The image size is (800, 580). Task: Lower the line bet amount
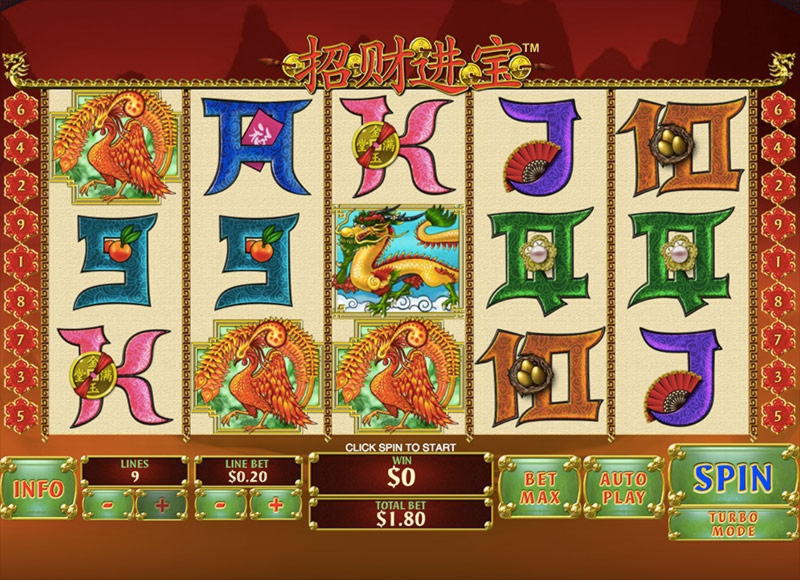coord(221,505)
